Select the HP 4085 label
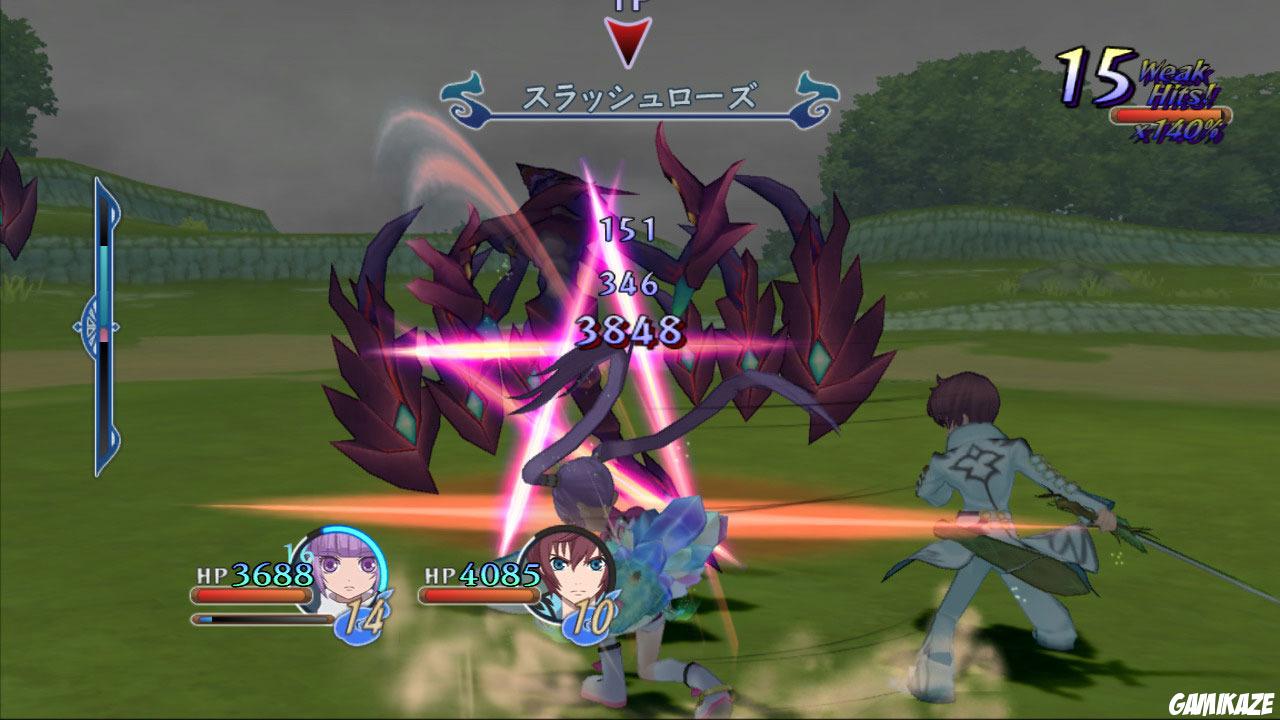Screen dimensions: 1280x720 (479, 575)
